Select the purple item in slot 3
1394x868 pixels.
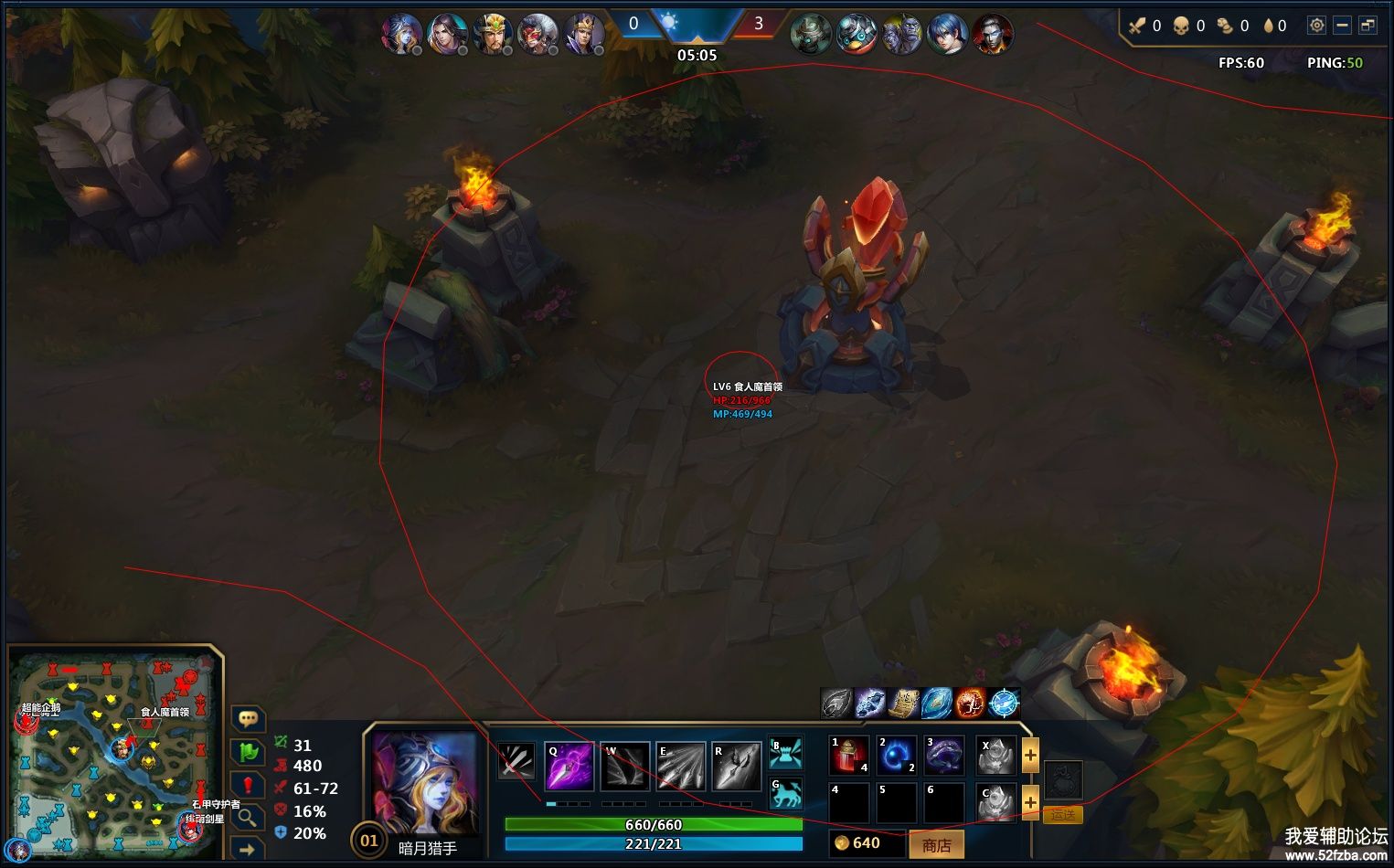(944, 756)
